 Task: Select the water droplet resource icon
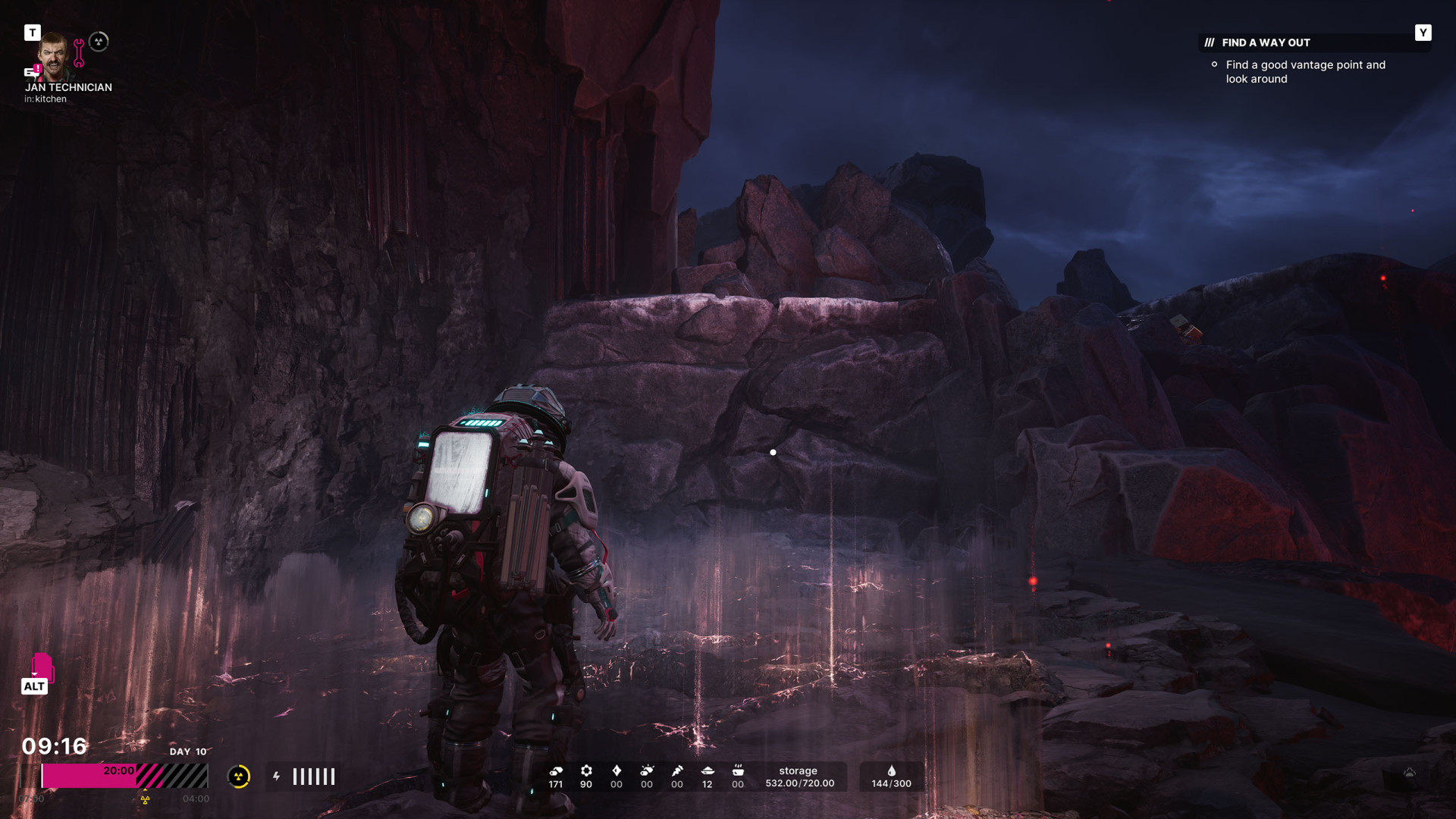pyautogui.click(x=891, y=771)
